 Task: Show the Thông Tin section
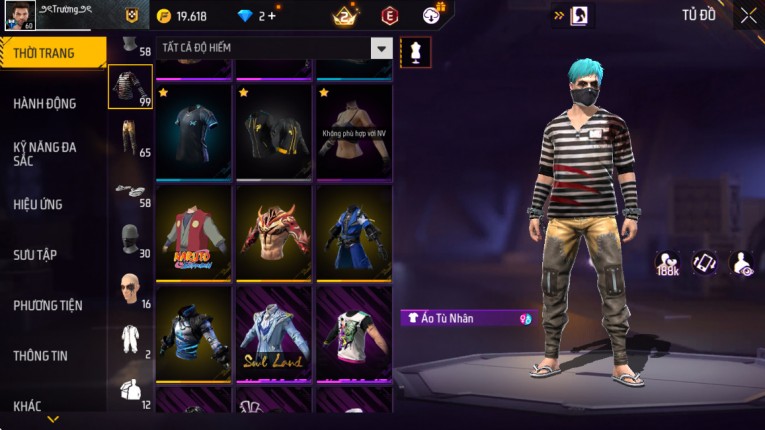coord(42,355)
